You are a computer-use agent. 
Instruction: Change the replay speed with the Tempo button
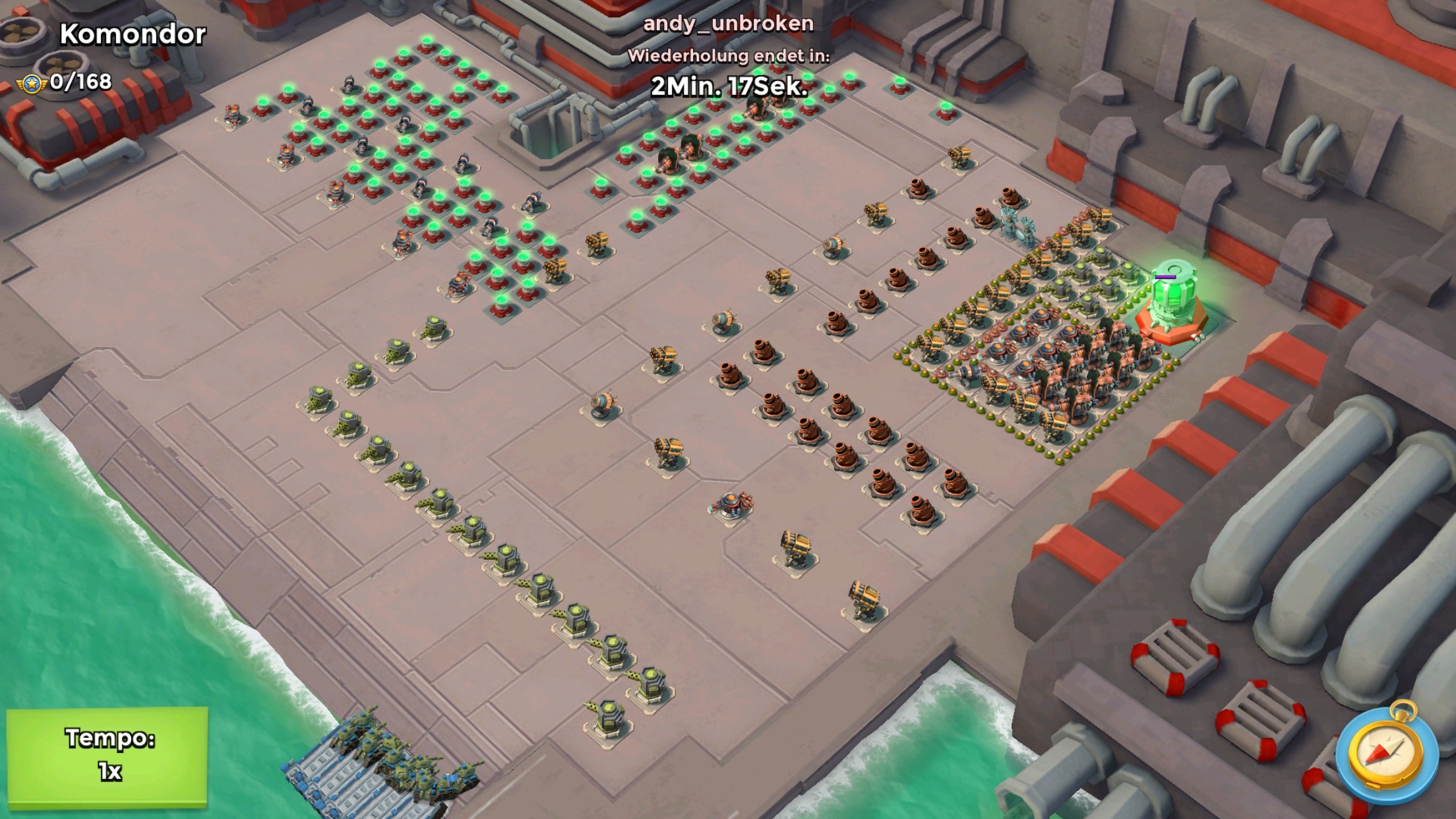coord(107,756)
